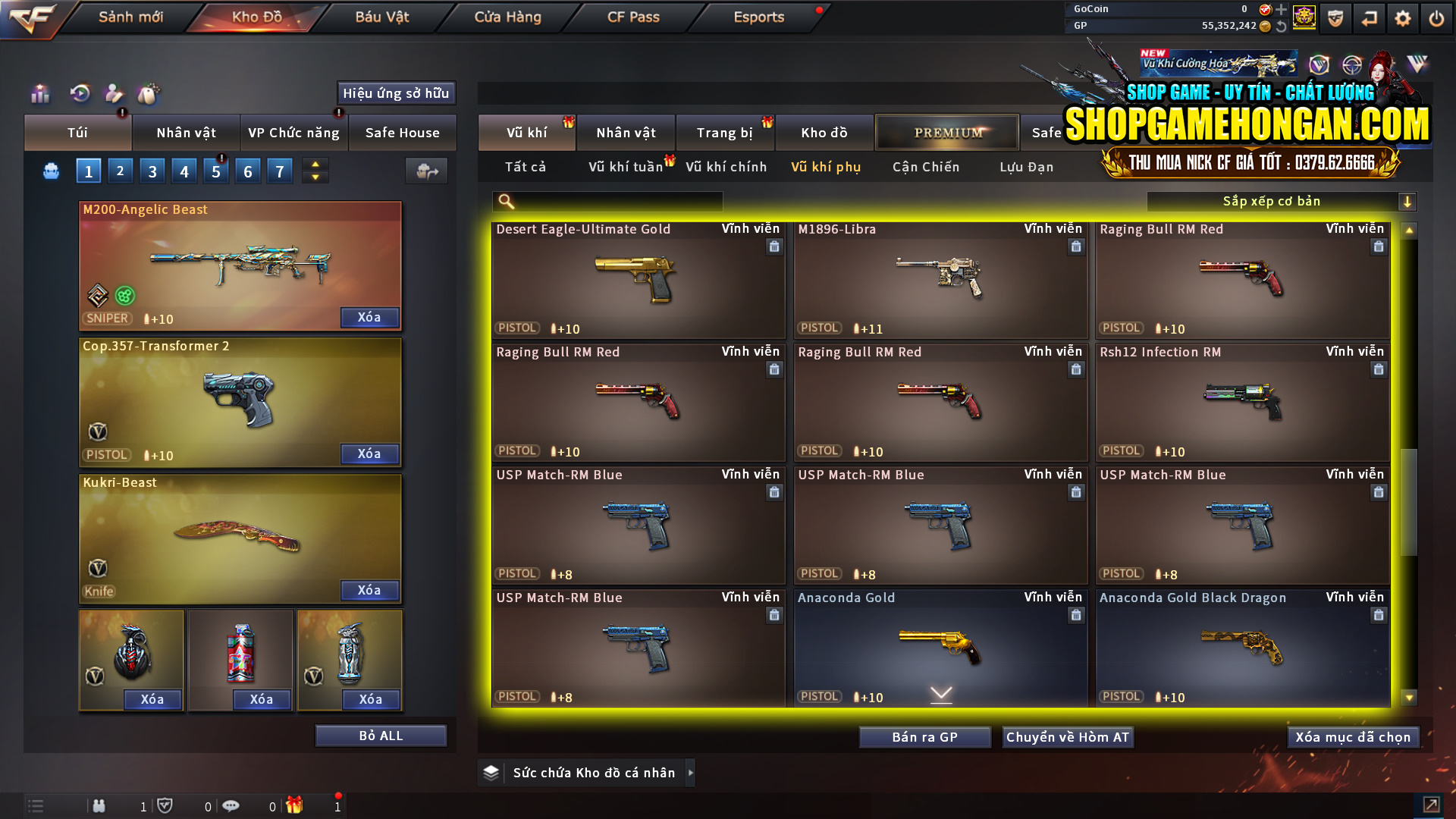Select the dog tag icon above the bag tabs

[149, 94]
